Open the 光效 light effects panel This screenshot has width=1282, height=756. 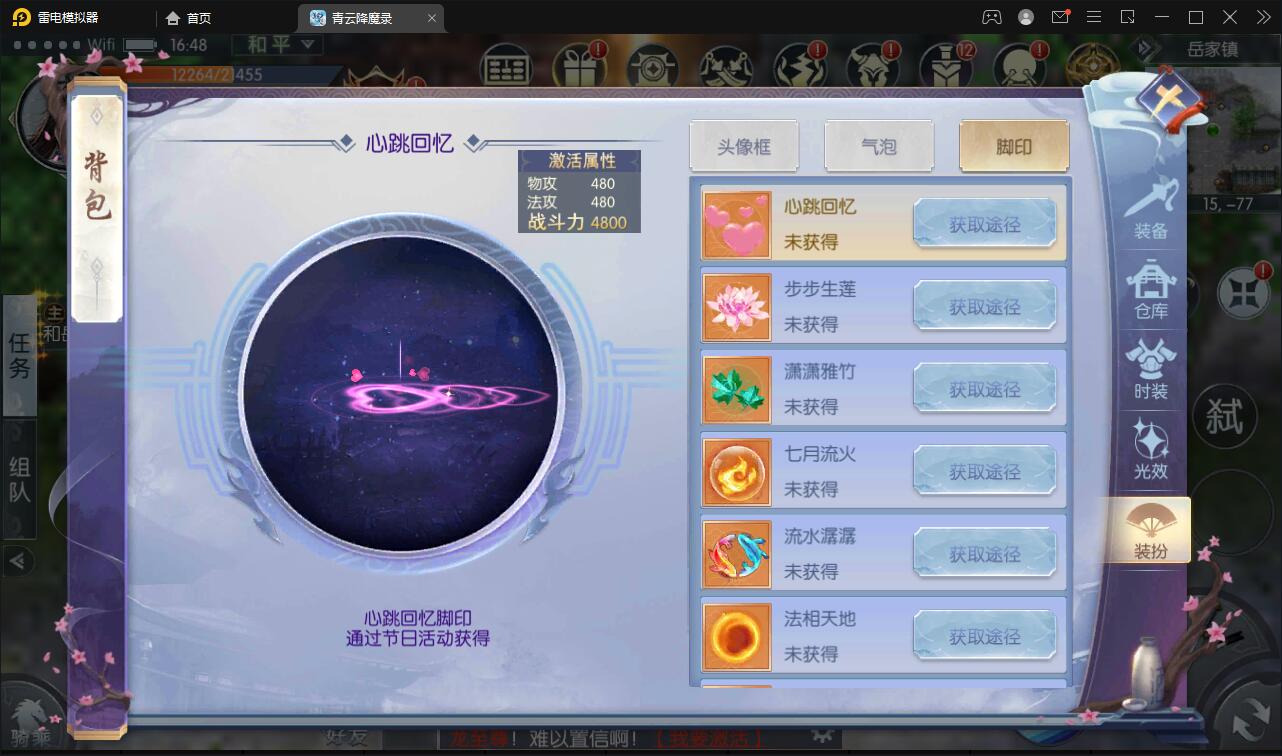pos(1150,444)
